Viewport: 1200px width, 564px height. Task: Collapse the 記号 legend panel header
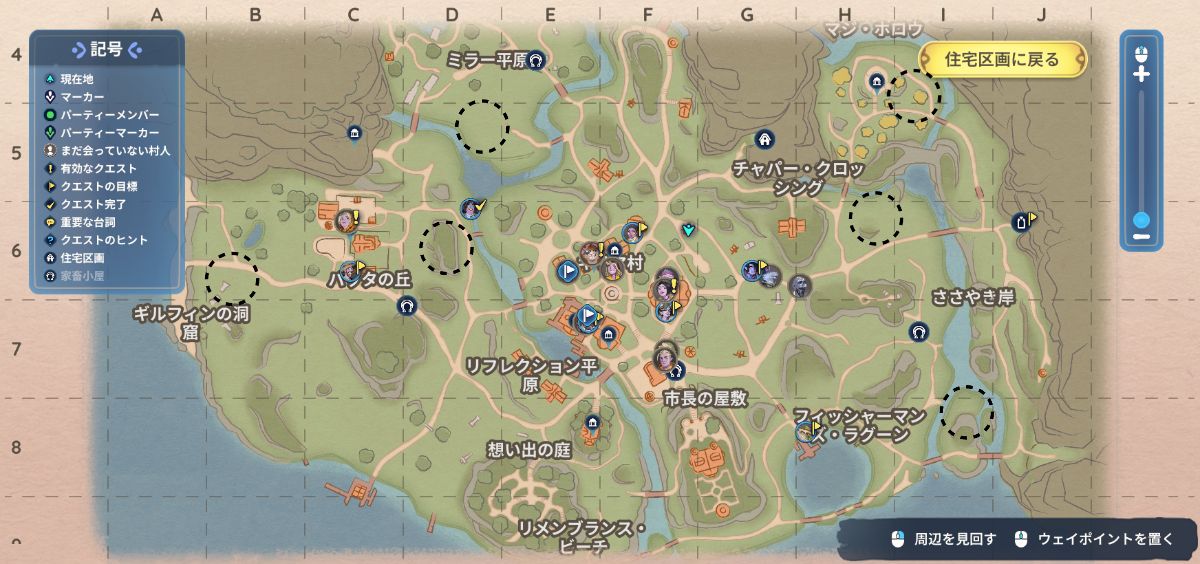[x=107, y=50]
